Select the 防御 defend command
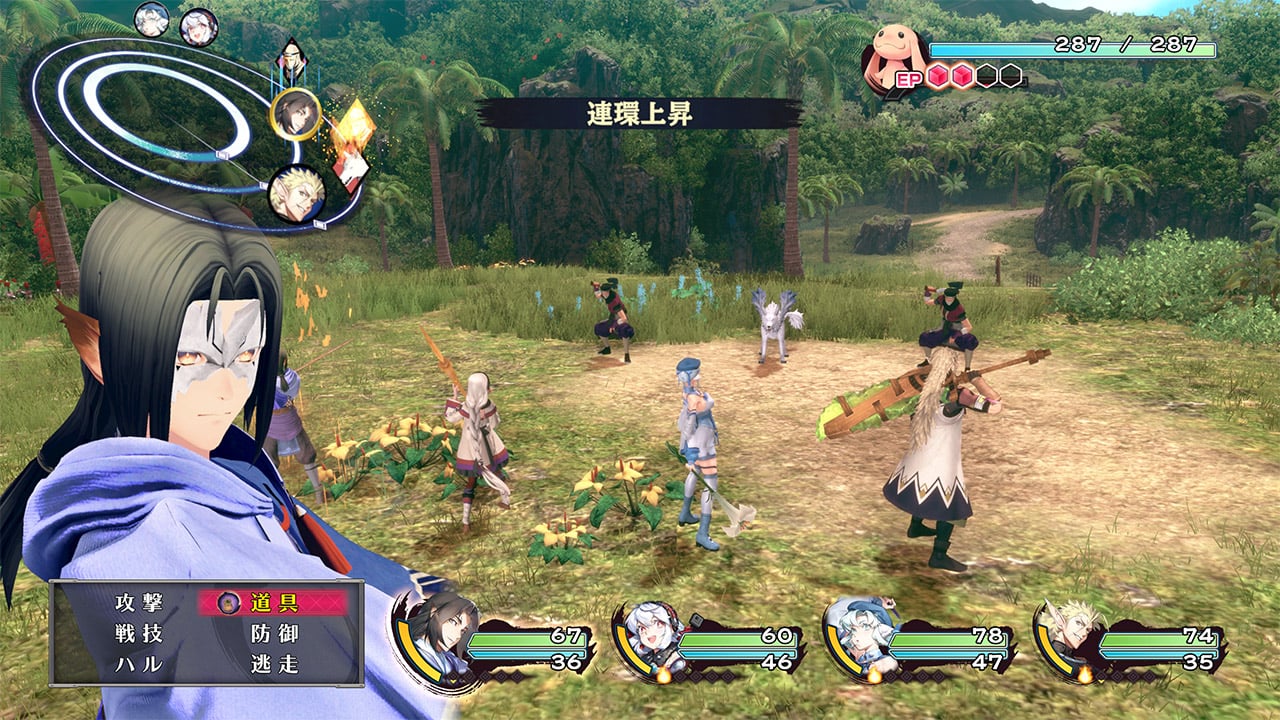 pyautogui.click(x=274, y=634)
